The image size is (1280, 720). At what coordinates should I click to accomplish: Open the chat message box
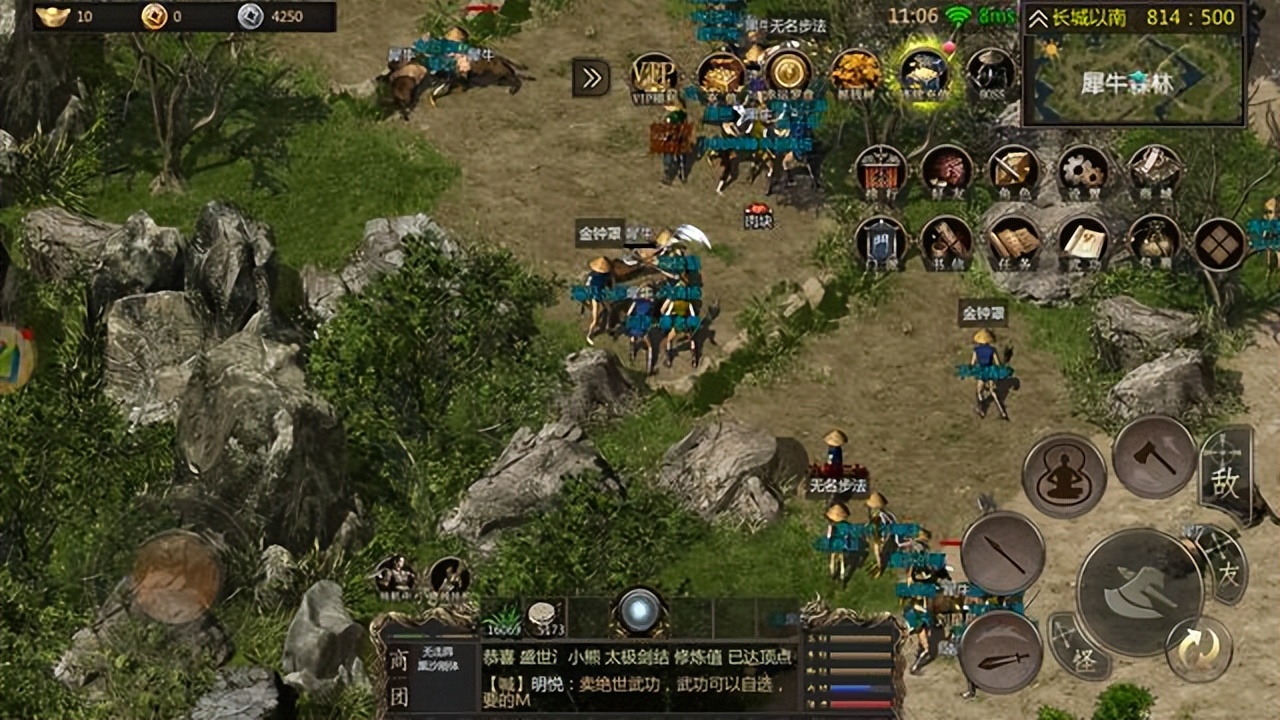tap(640, 675)
